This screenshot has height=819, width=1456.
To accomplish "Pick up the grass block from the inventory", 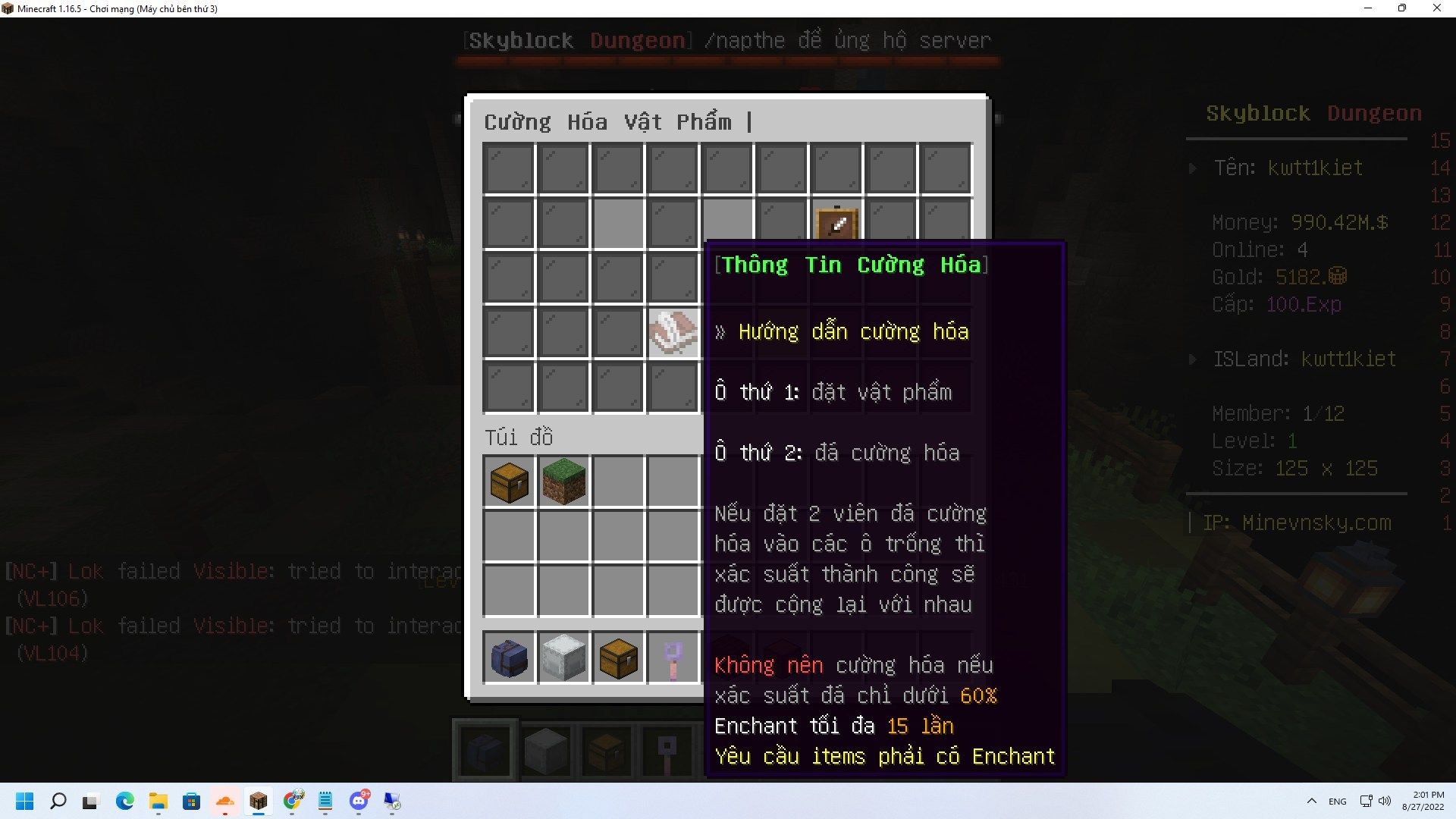I will click(563, 482).
